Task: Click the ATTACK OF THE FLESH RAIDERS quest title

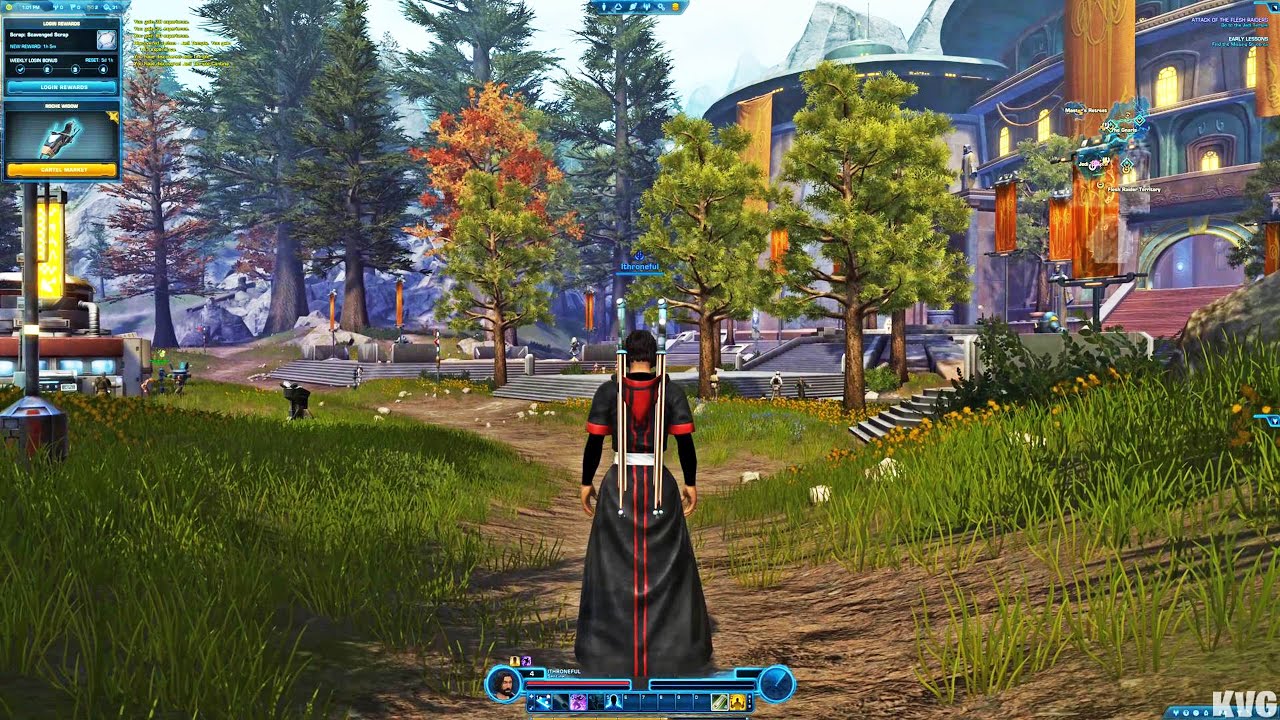Action: coord(1228,20)
